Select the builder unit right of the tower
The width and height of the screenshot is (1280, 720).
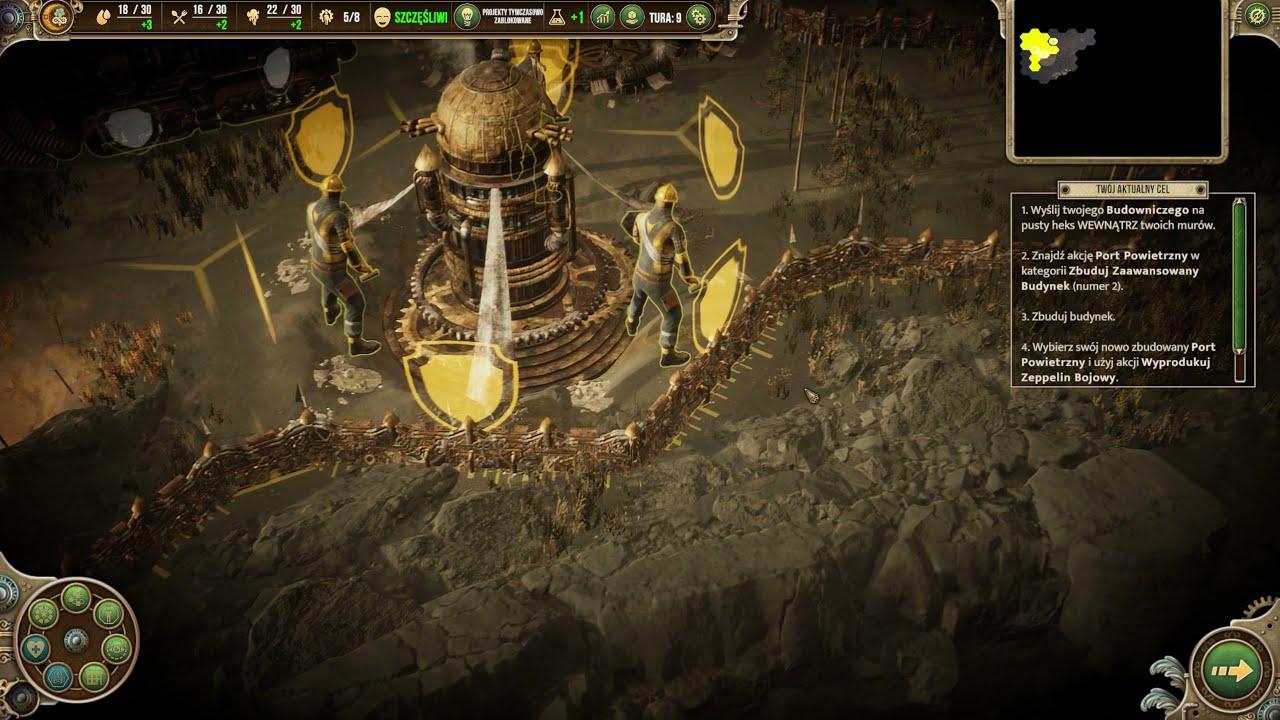660,270
